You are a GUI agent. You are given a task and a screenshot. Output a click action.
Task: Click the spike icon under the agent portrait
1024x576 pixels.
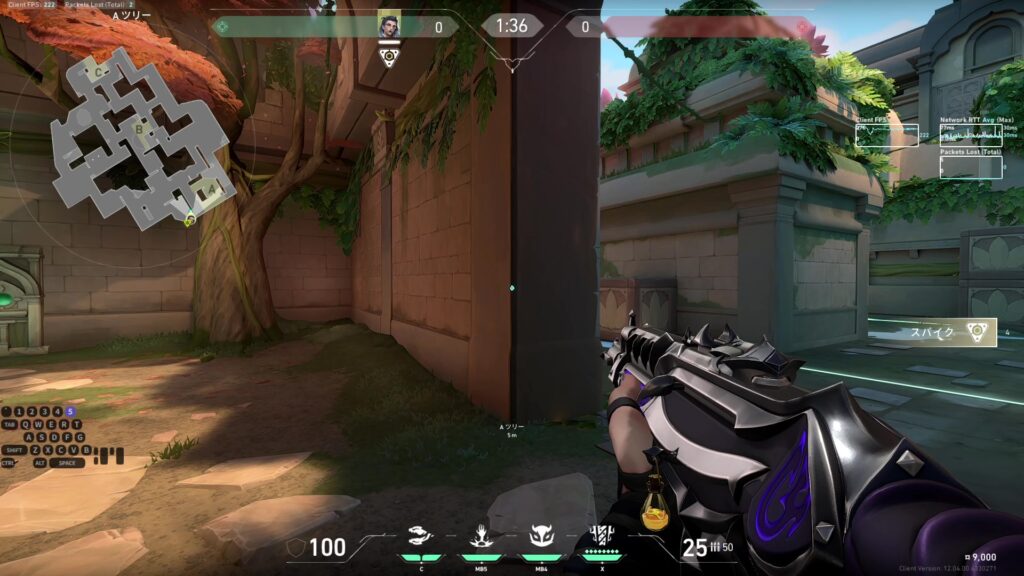tap(389, 57)
